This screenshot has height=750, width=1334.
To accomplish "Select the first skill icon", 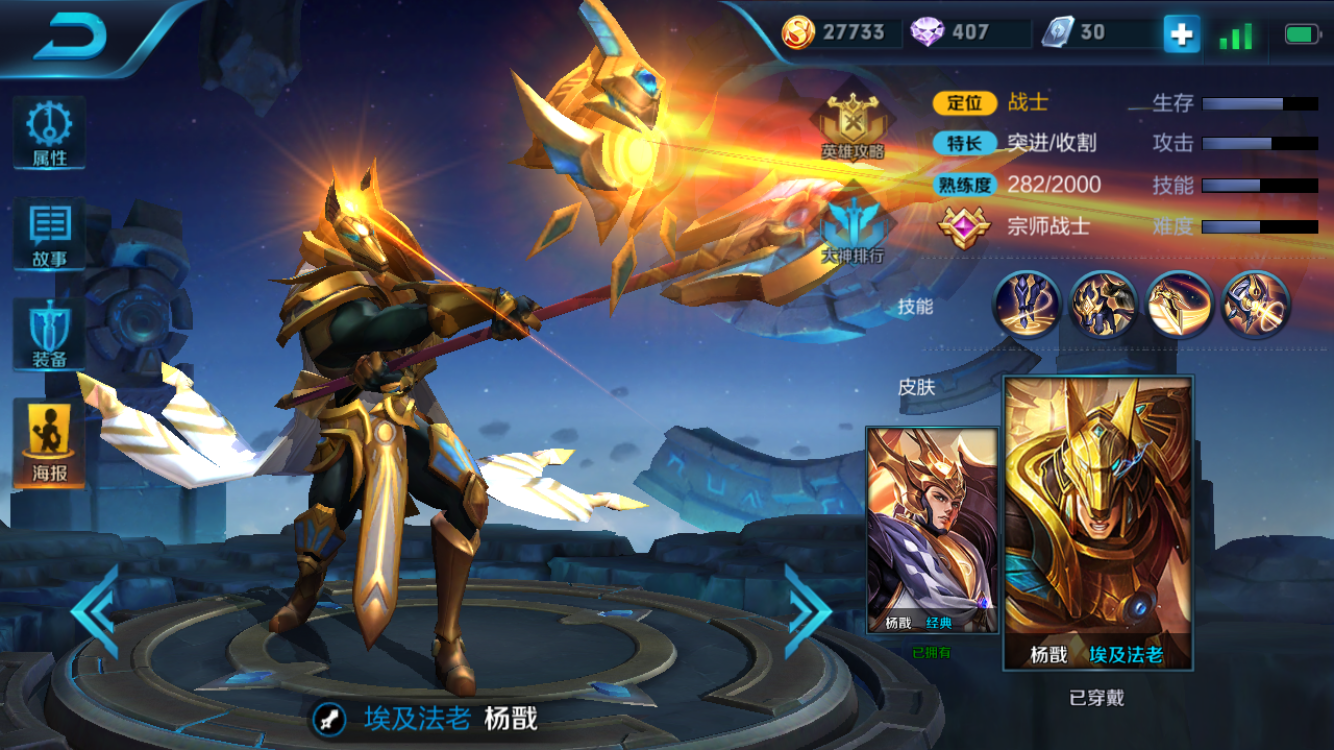I will click(1027, 304).
